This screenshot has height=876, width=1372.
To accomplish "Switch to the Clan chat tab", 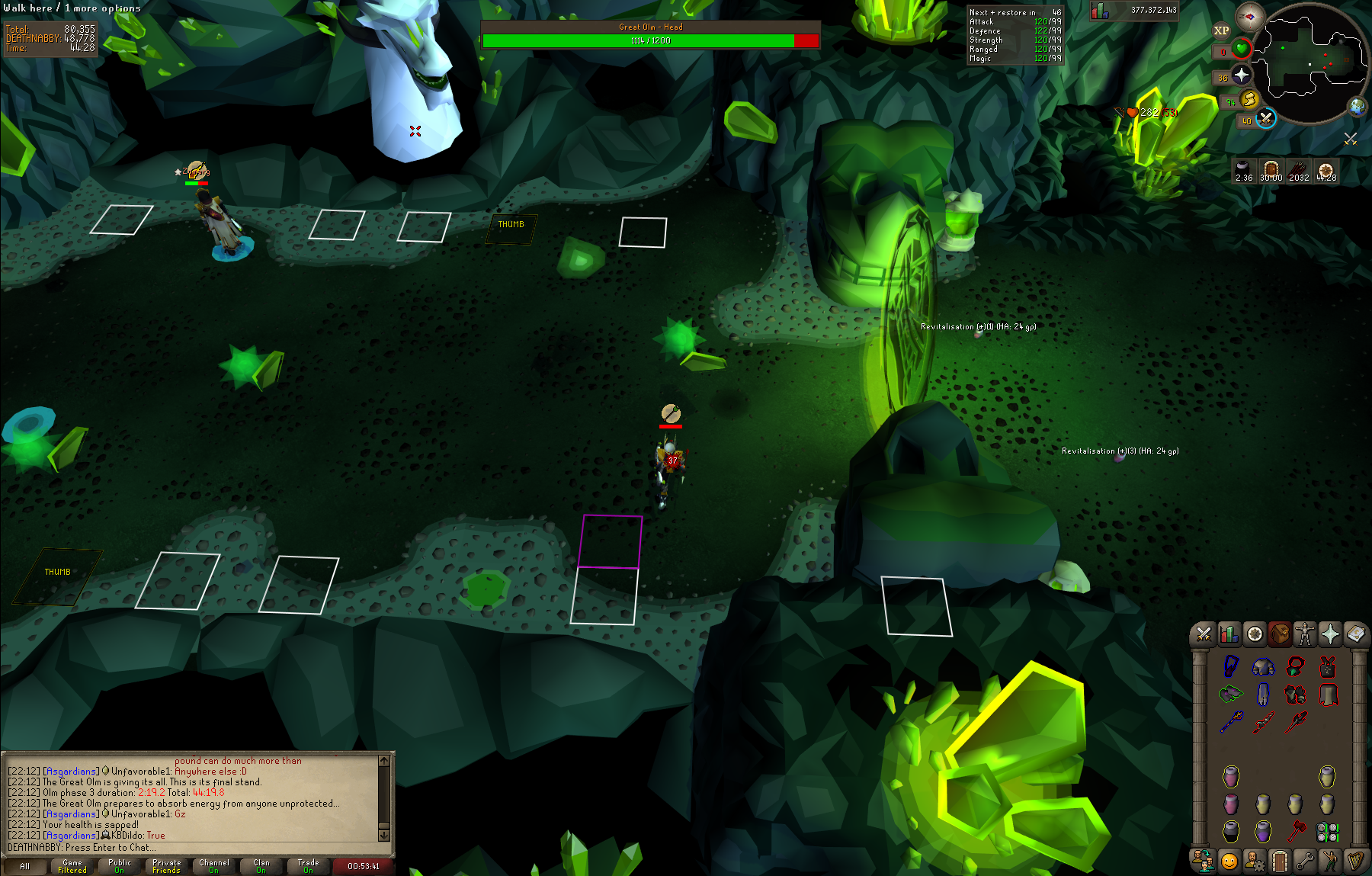I will [261, 866].
